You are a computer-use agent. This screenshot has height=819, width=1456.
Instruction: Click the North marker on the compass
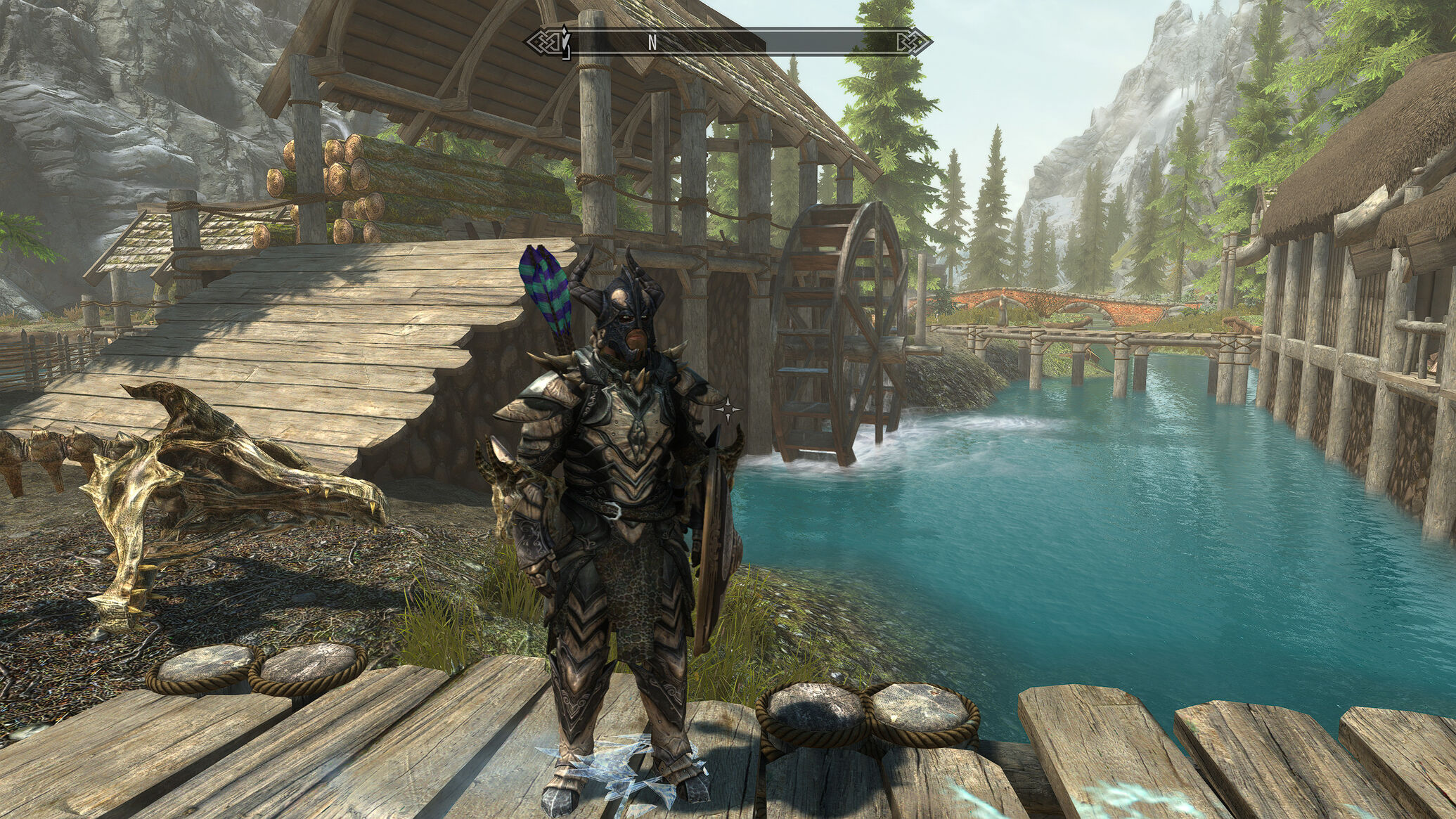652,43
